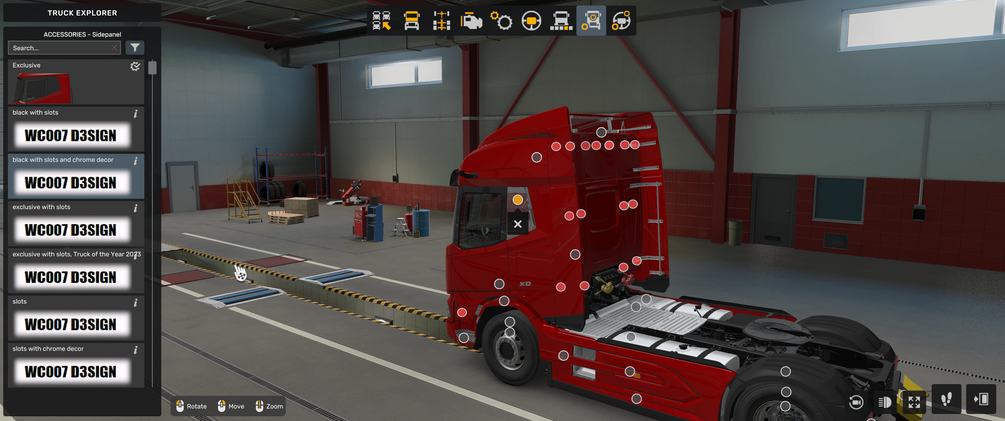Switch to walk-around footsteps mode
This screenshot has height=421, width=1005.
click(946, 400)
